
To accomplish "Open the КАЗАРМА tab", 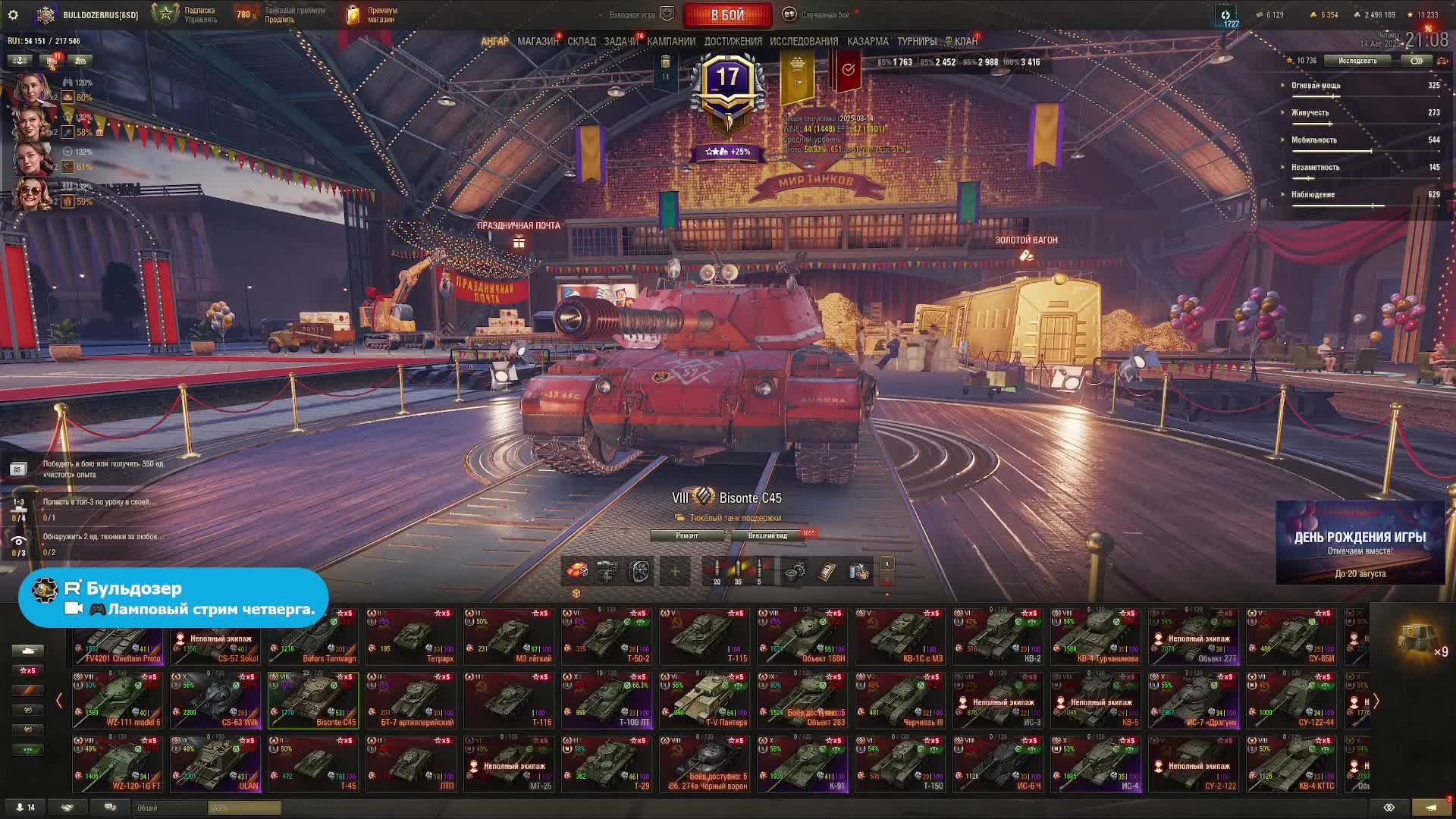I will tap(868, 41).
